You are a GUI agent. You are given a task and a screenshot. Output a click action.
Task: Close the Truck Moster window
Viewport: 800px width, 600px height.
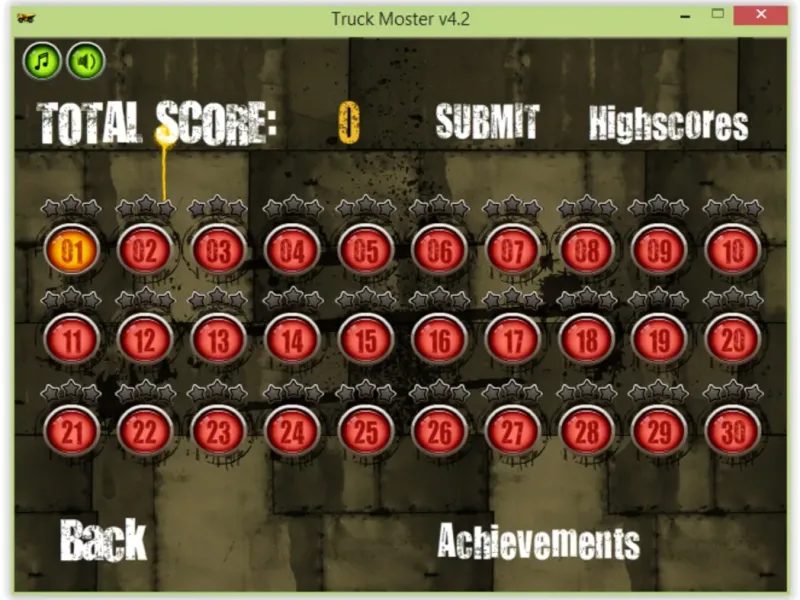click(x=760, y=16)
